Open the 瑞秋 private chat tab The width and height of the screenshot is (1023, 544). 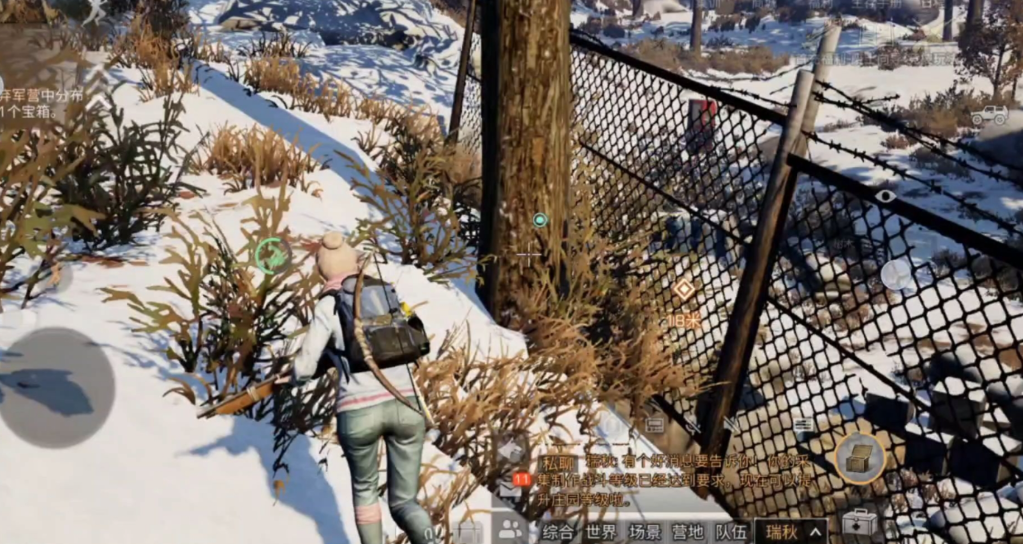pyautogui.click(x=780, y=531)
